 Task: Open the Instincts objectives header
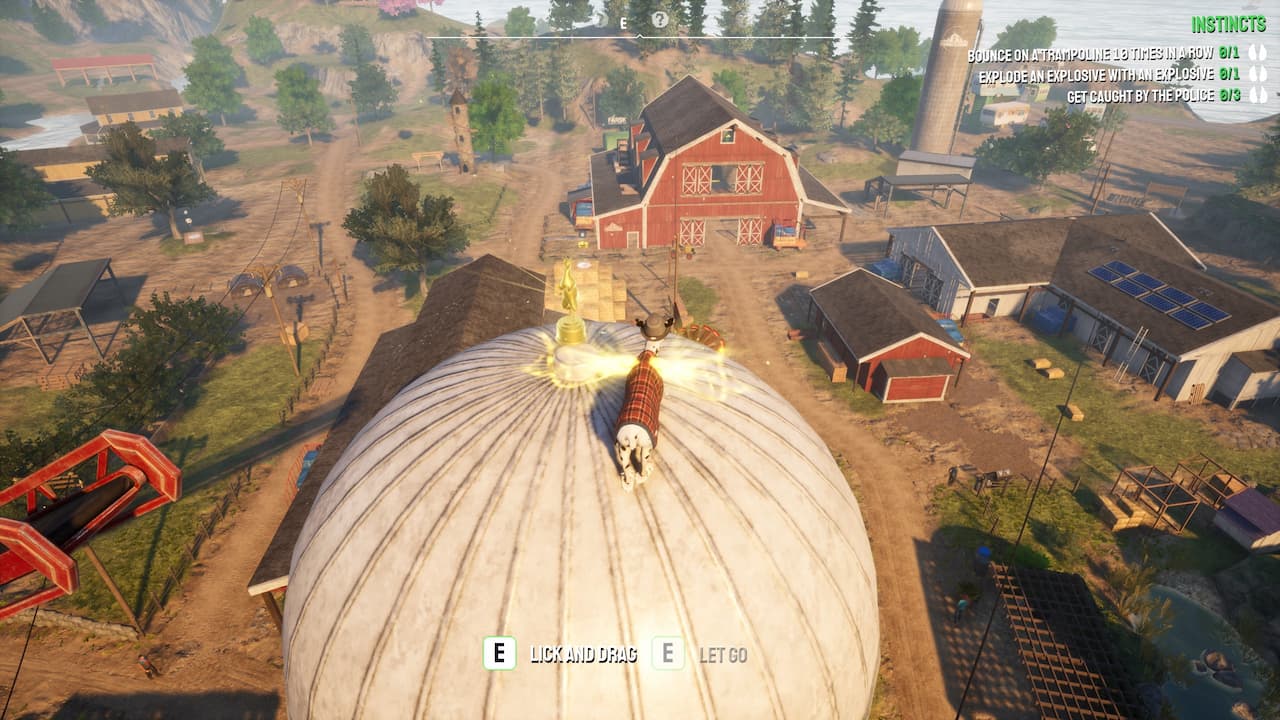(x=1228, y=25)
